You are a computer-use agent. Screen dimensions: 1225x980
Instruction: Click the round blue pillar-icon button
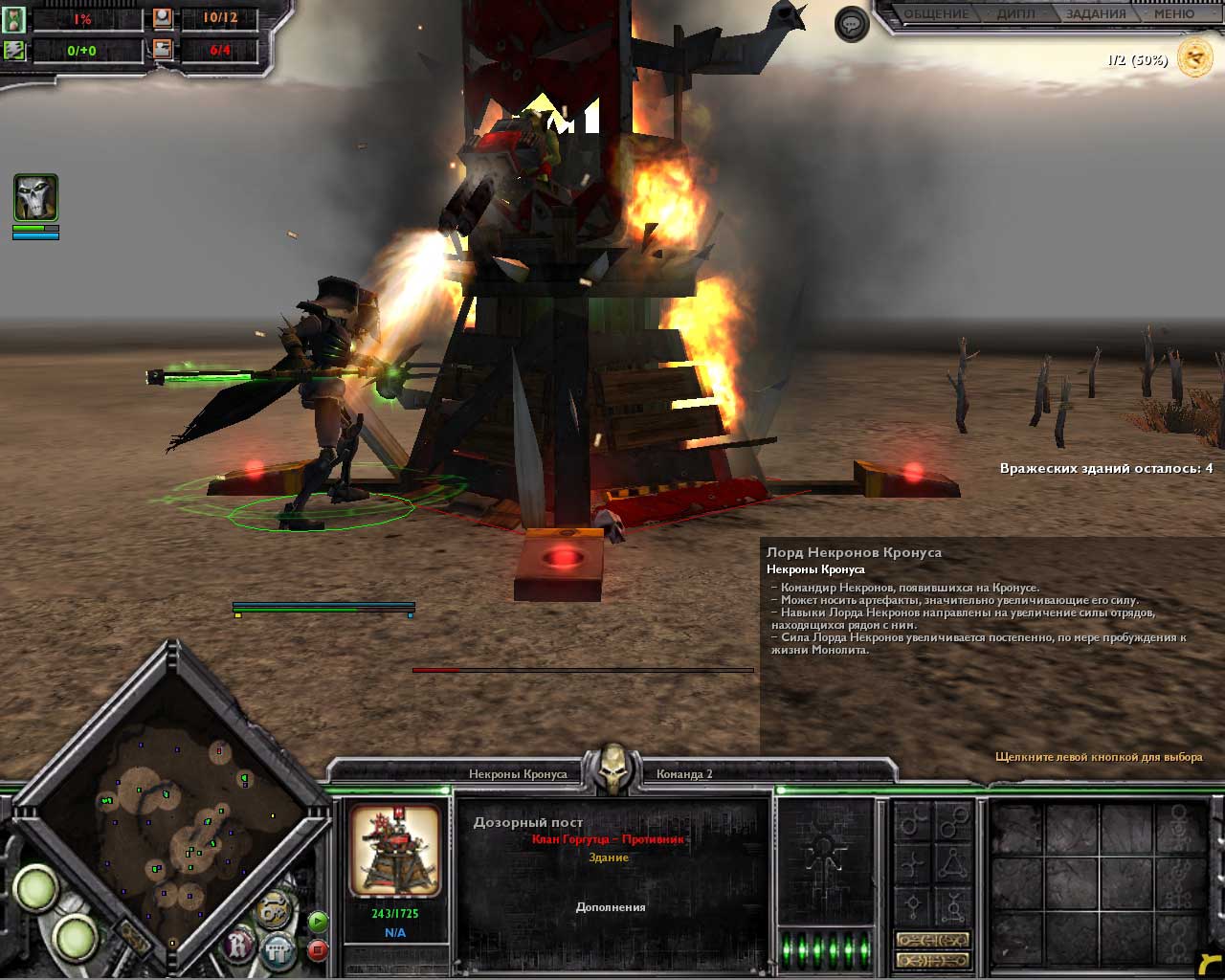pyautogui.click(x=278, y=950)
